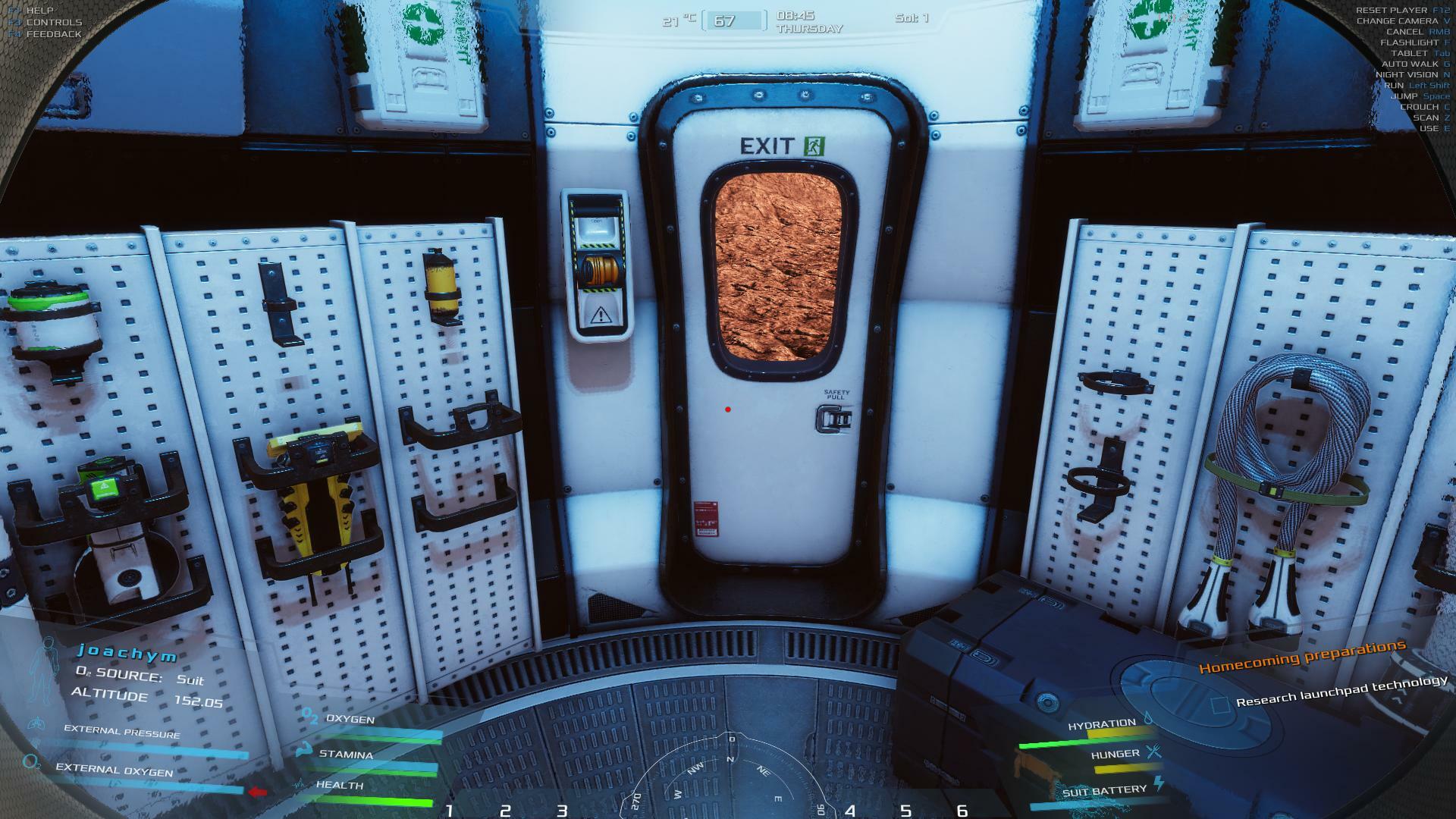The image size is (1456, 819).
Task: Tick the Research launchpad technology objective checkbox
Action: [x=1219, y=705]
